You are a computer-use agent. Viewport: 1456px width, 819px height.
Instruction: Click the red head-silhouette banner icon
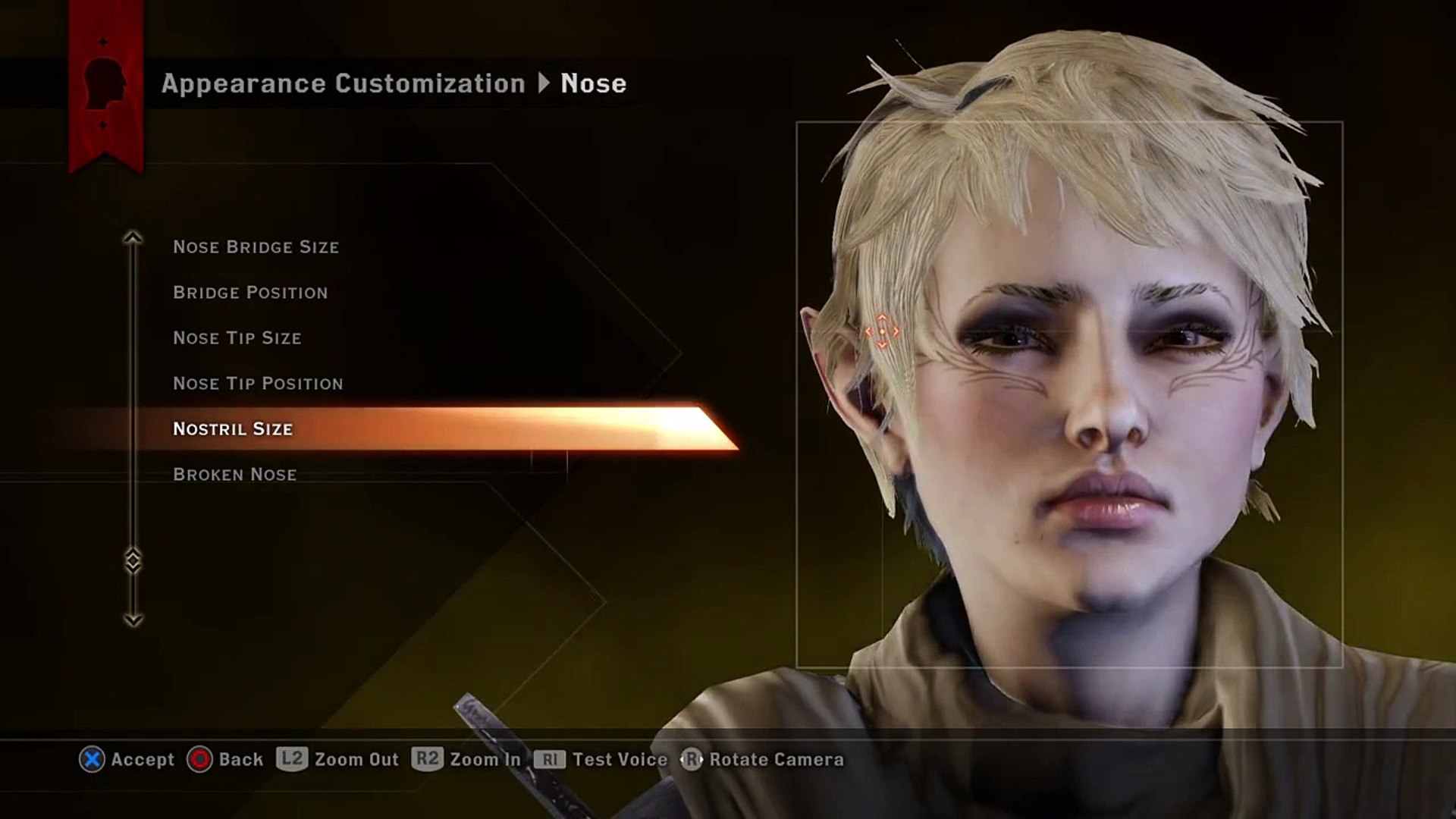105,83
